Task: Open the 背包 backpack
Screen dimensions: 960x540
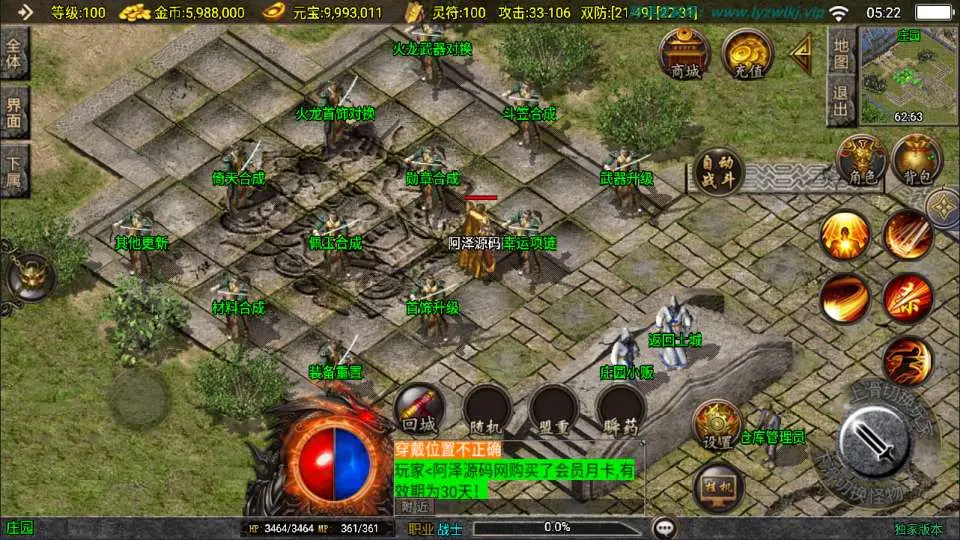Action: point(917,160)
